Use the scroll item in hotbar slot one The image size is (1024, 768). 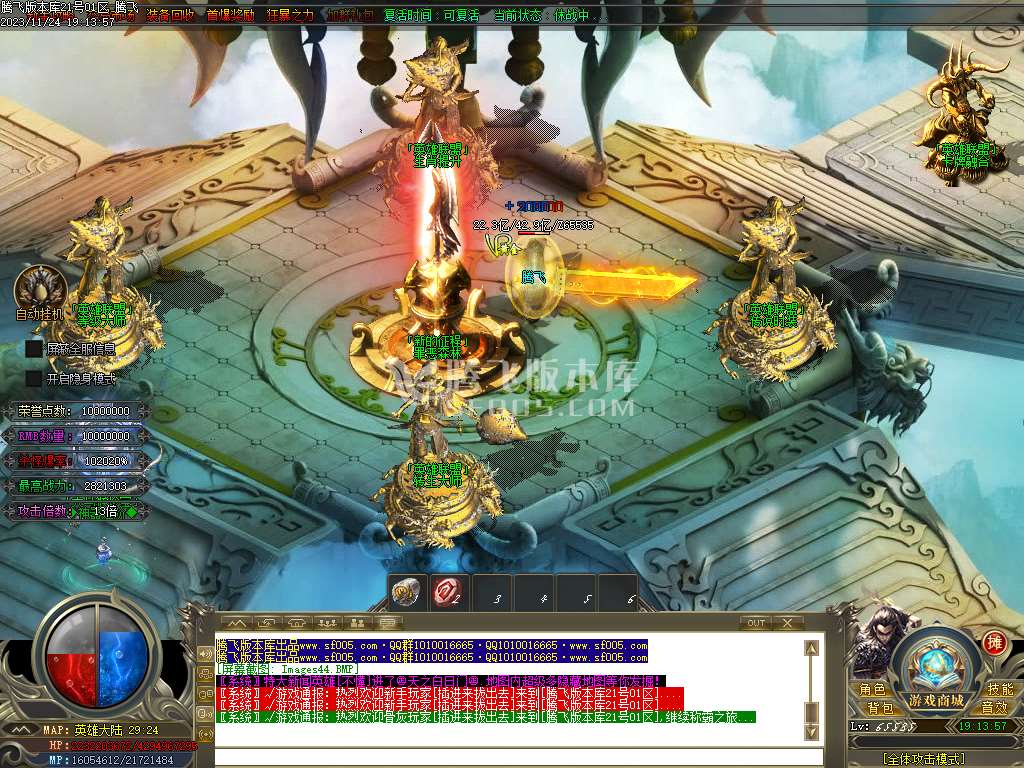click(406, 592)
